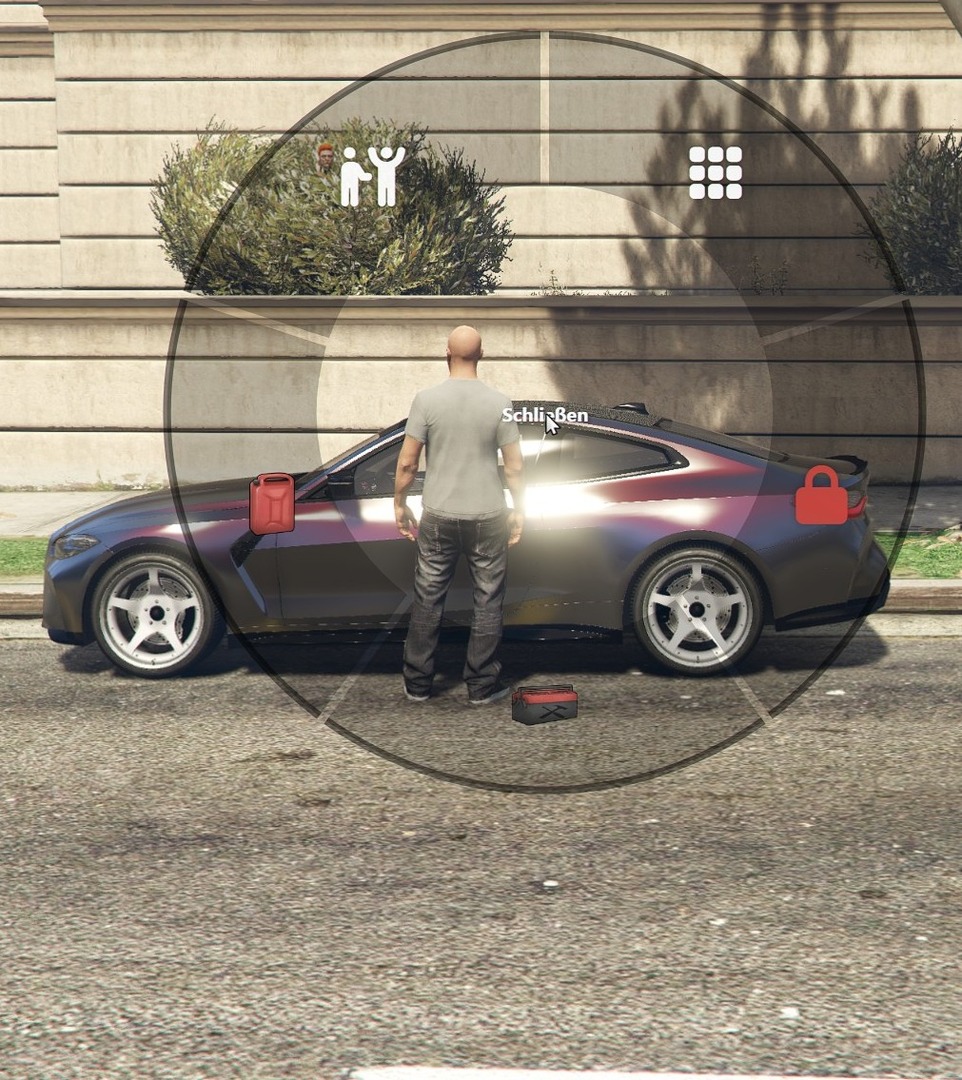962x1080 pixels.
Task: Close the radial menu via Schließen
Action: (x=544, y=415)
